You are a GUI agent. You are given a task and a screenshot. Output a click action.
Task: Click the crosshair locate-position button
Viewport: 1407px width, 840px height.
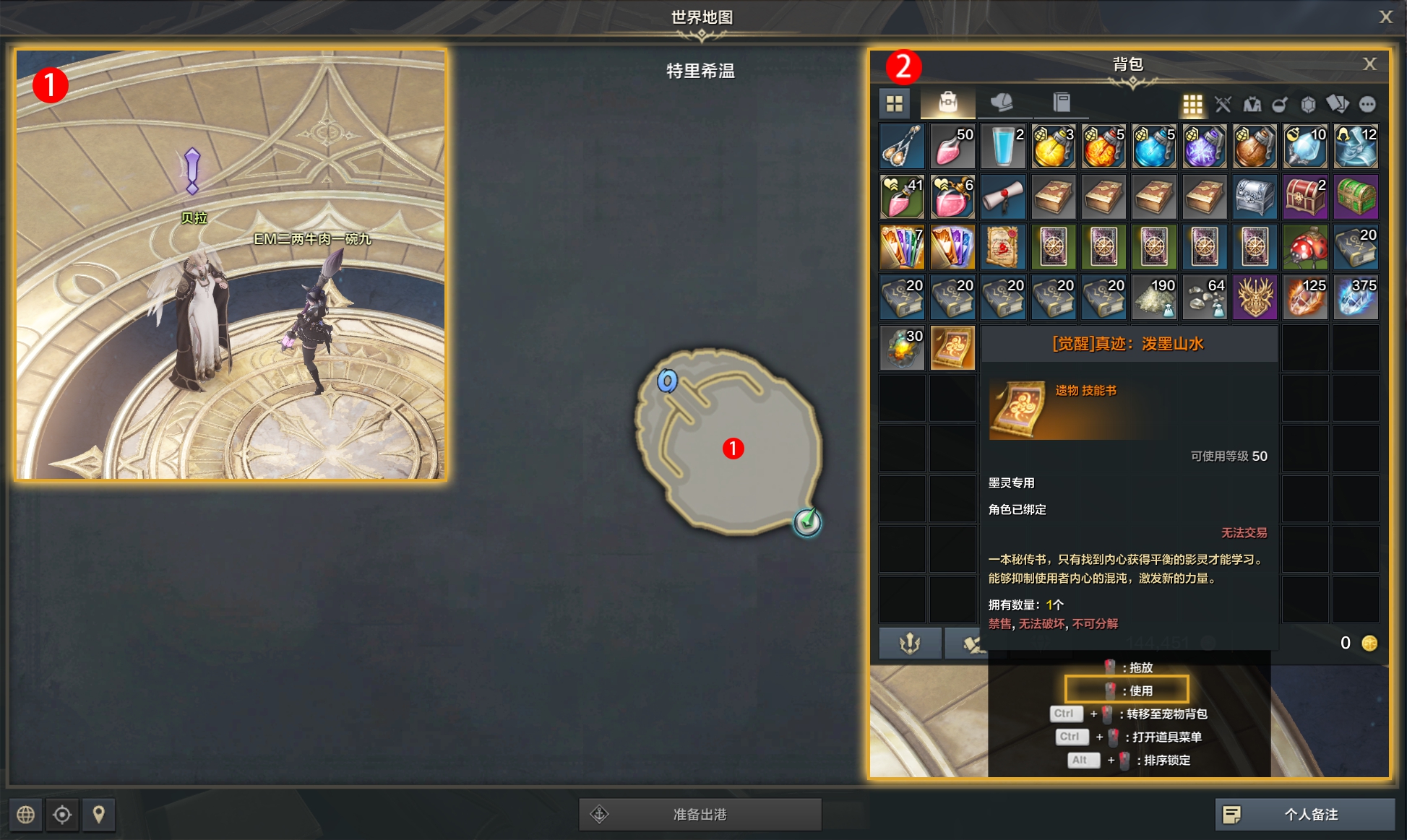coord(62,815)
